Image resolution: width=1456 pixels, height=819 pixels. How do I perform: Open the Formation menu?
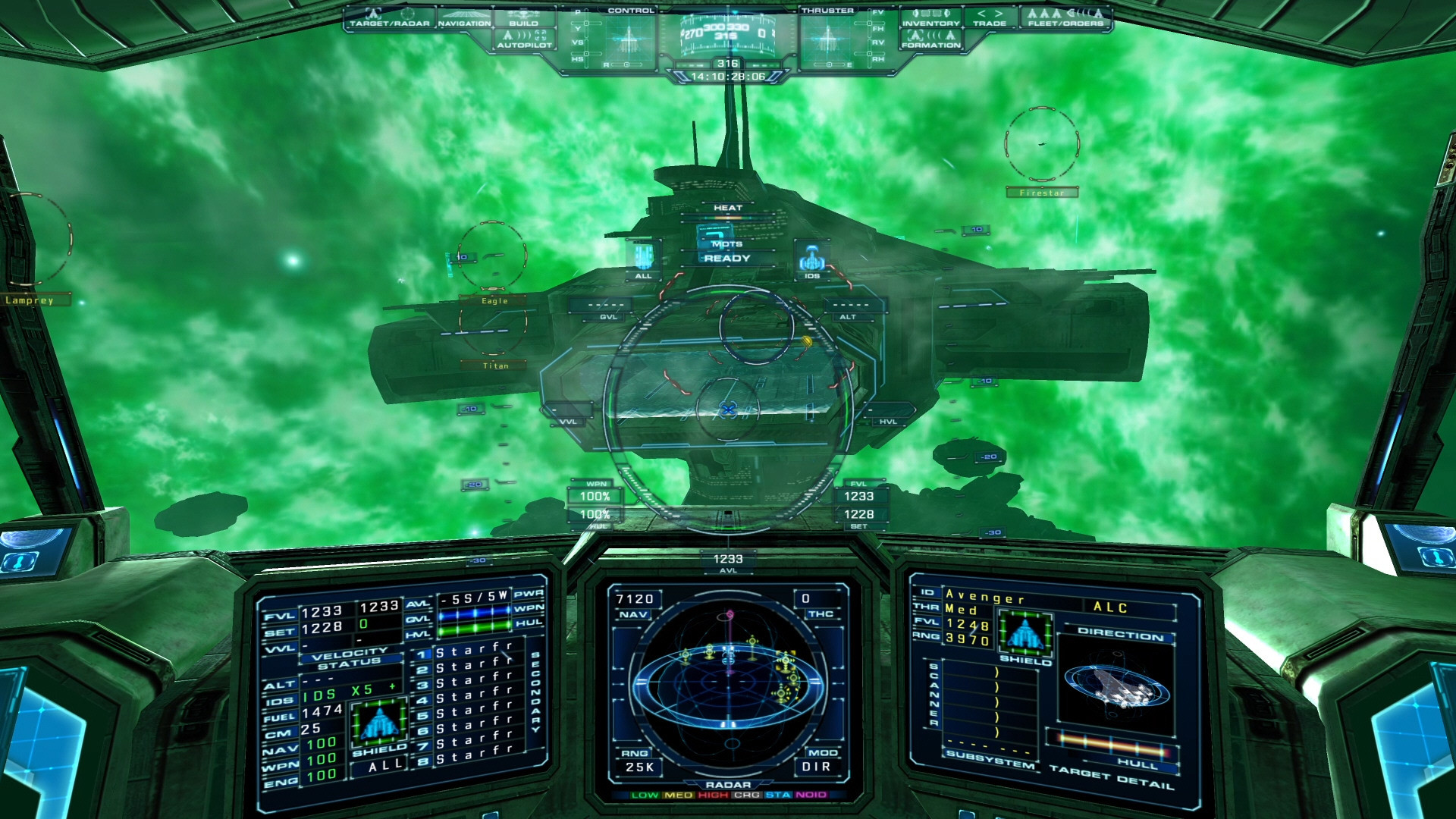click(930, 39)
